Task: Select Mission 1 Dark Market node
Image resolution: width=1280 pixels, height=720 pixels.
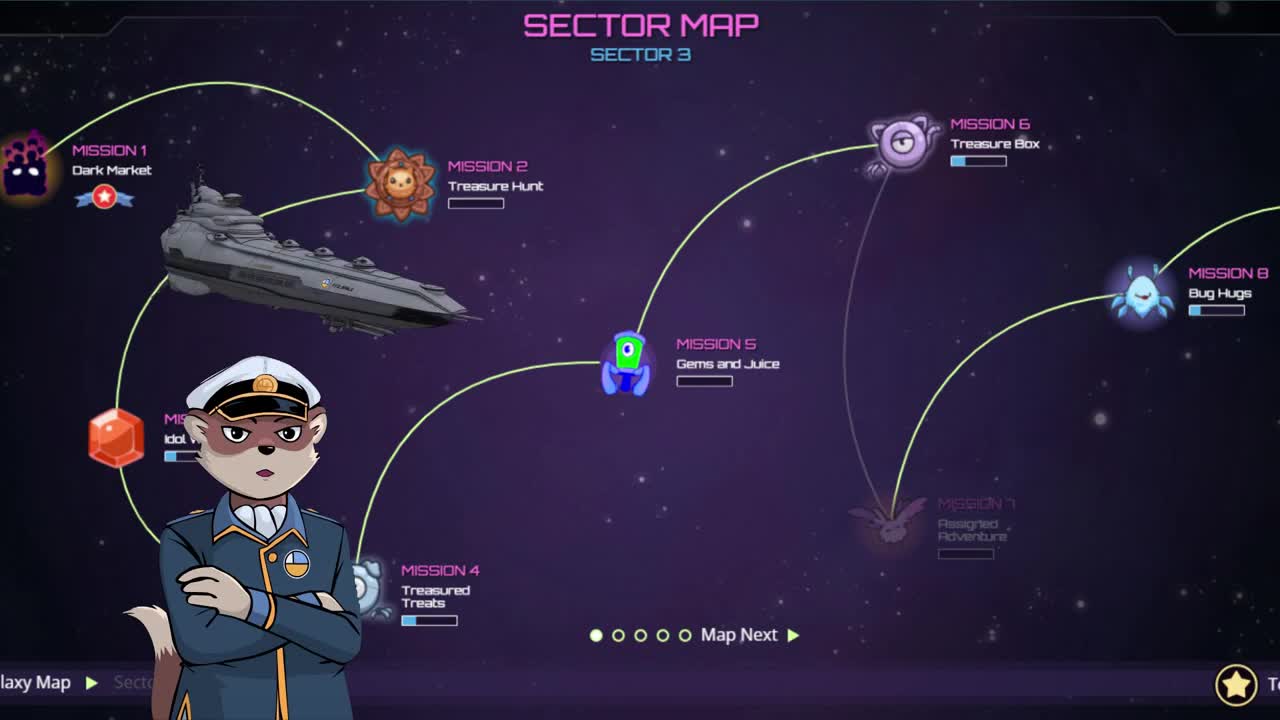Action: click(x=26, y=166)
